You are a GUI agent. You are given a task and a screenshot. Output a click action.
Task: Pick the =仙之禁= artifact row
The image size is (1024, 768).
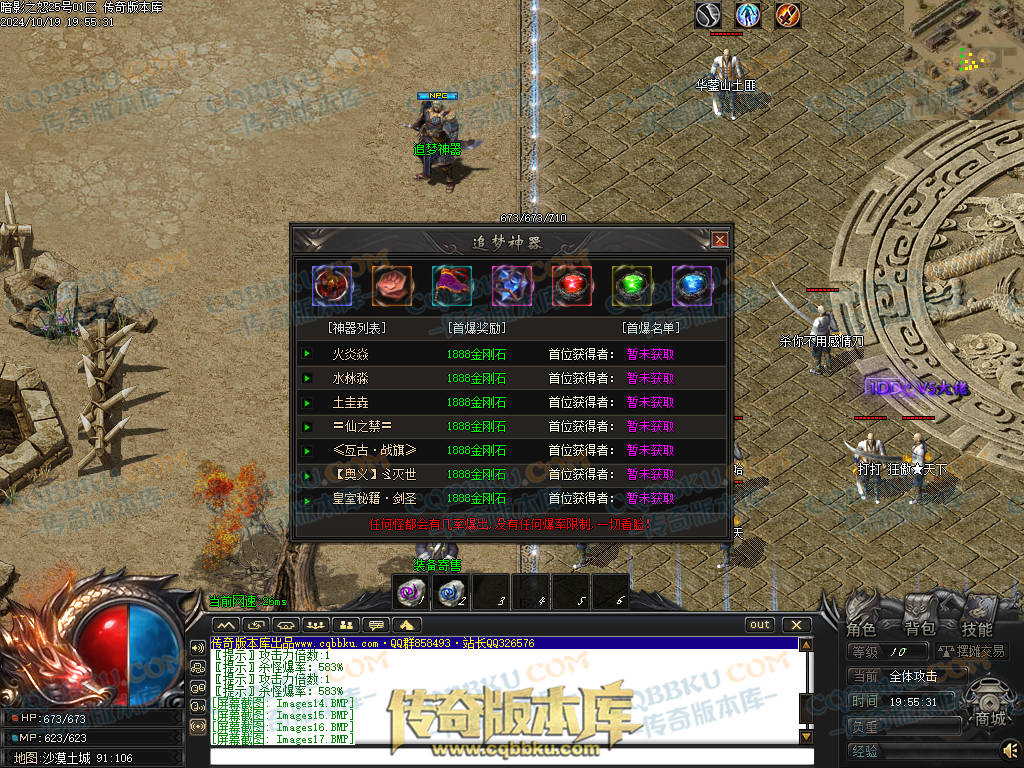point(355,426)
